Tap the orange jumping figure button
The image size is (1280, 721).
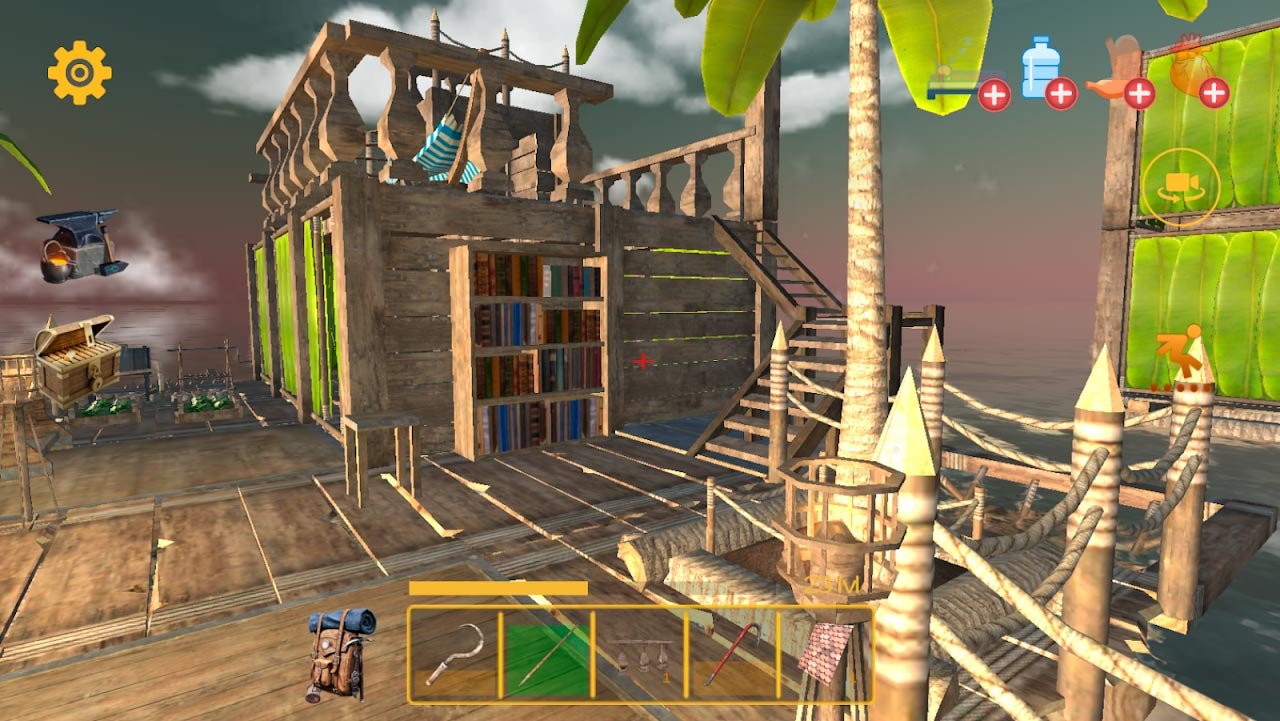click(1178, 357)
